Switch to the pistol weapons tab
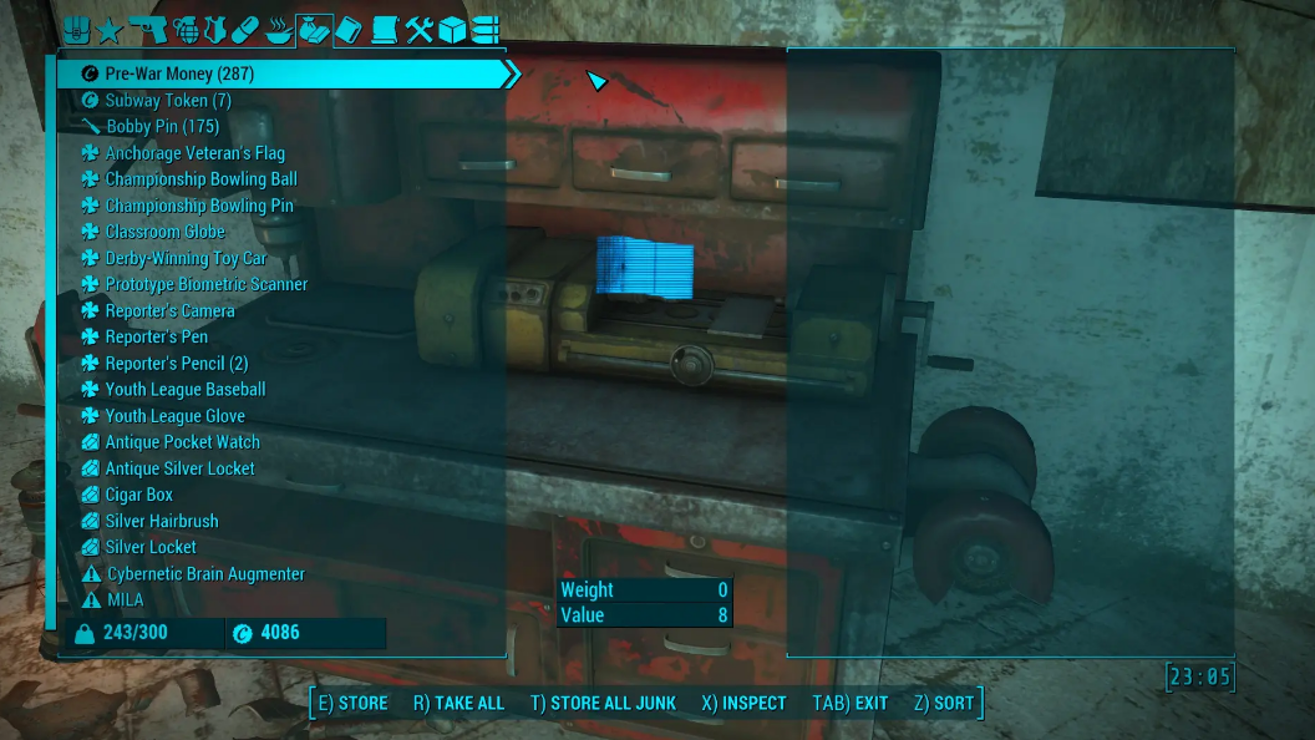This screenshot has width=1315, height=740. point(148,30)
